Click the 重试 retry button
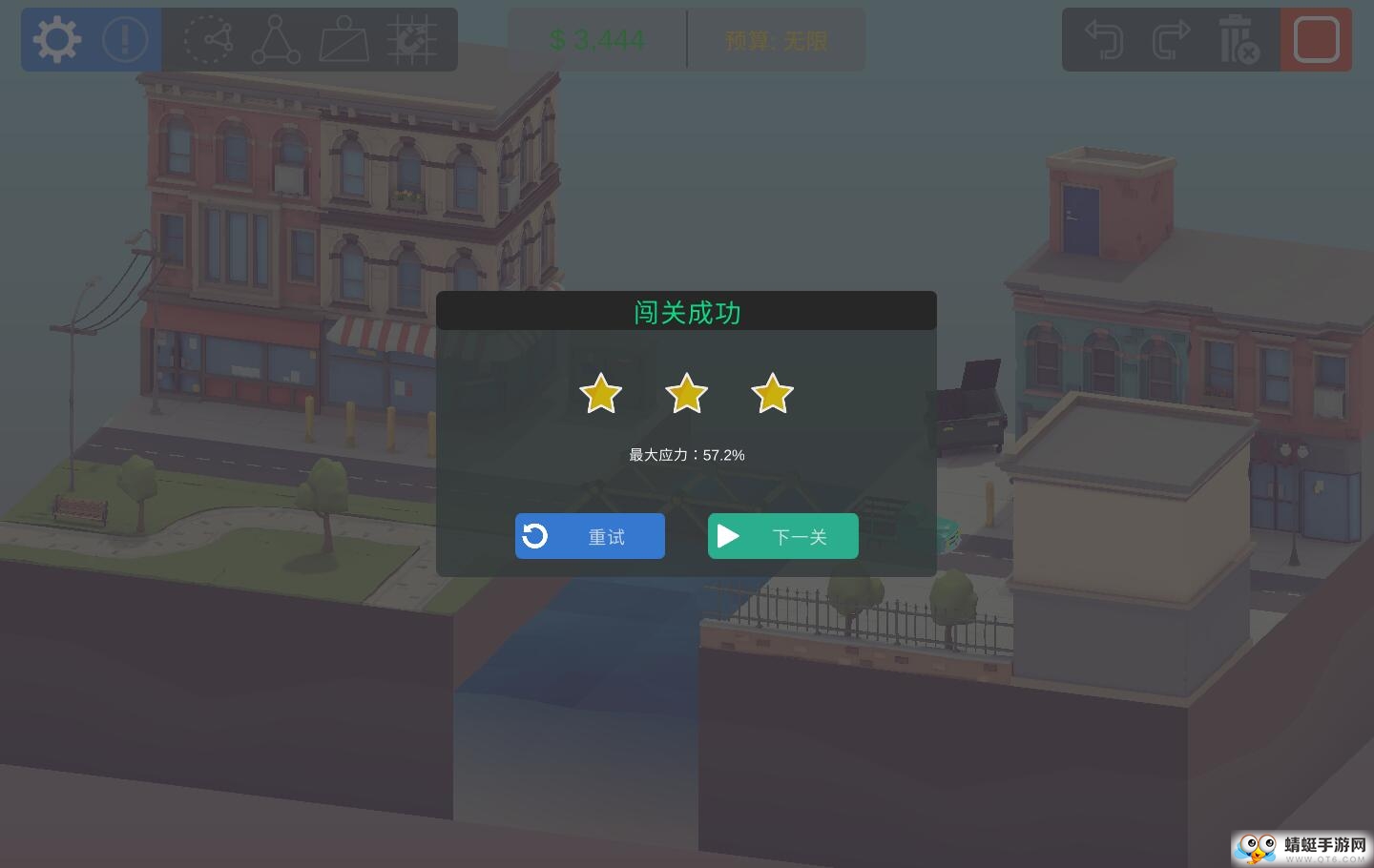1374x868 pixels. point(590,536)
